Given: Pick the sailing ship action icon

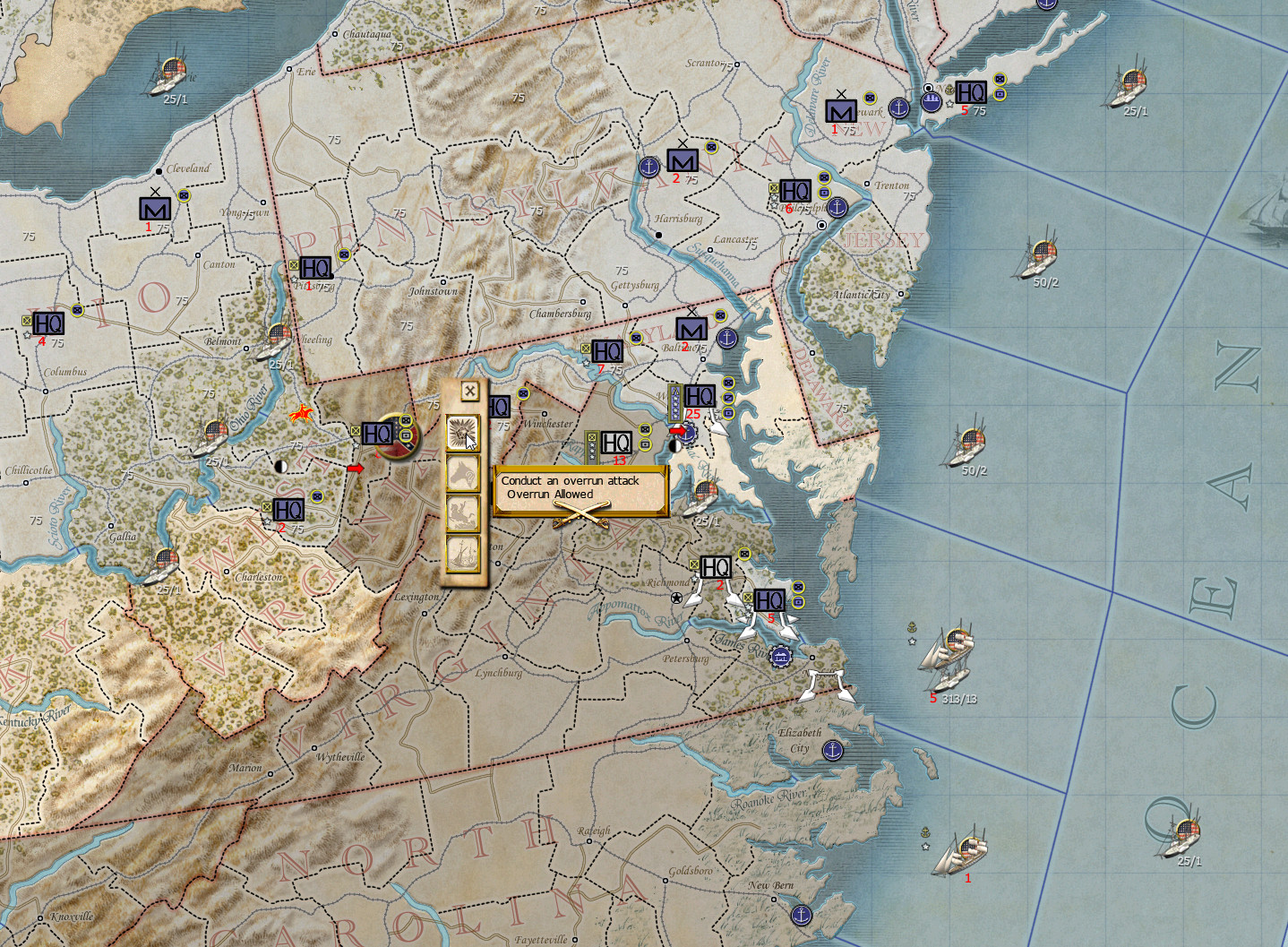Looking at the screenshot, I should coord(463,552).
